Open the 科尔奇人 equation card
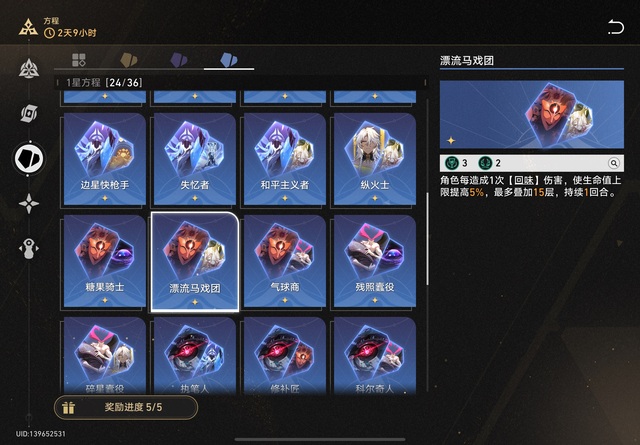 (x=372, y=355)
